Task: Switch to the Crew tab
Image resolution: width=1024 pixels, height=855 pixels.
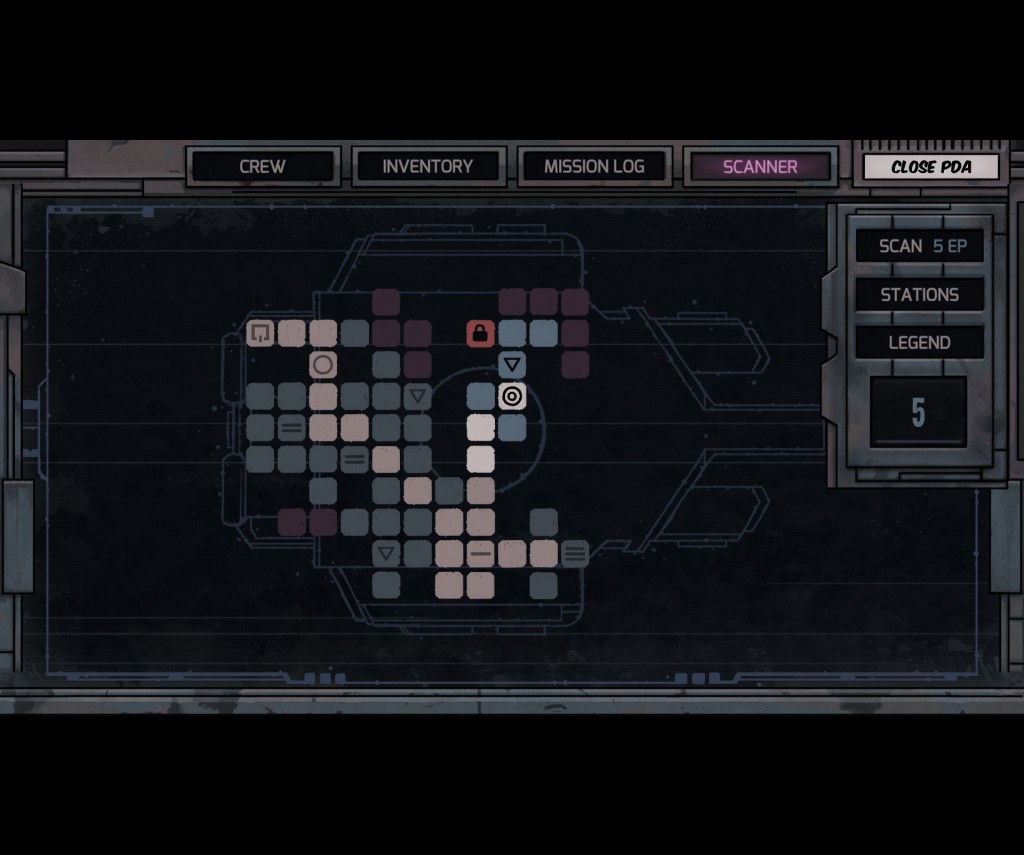Action: point(262,167)
